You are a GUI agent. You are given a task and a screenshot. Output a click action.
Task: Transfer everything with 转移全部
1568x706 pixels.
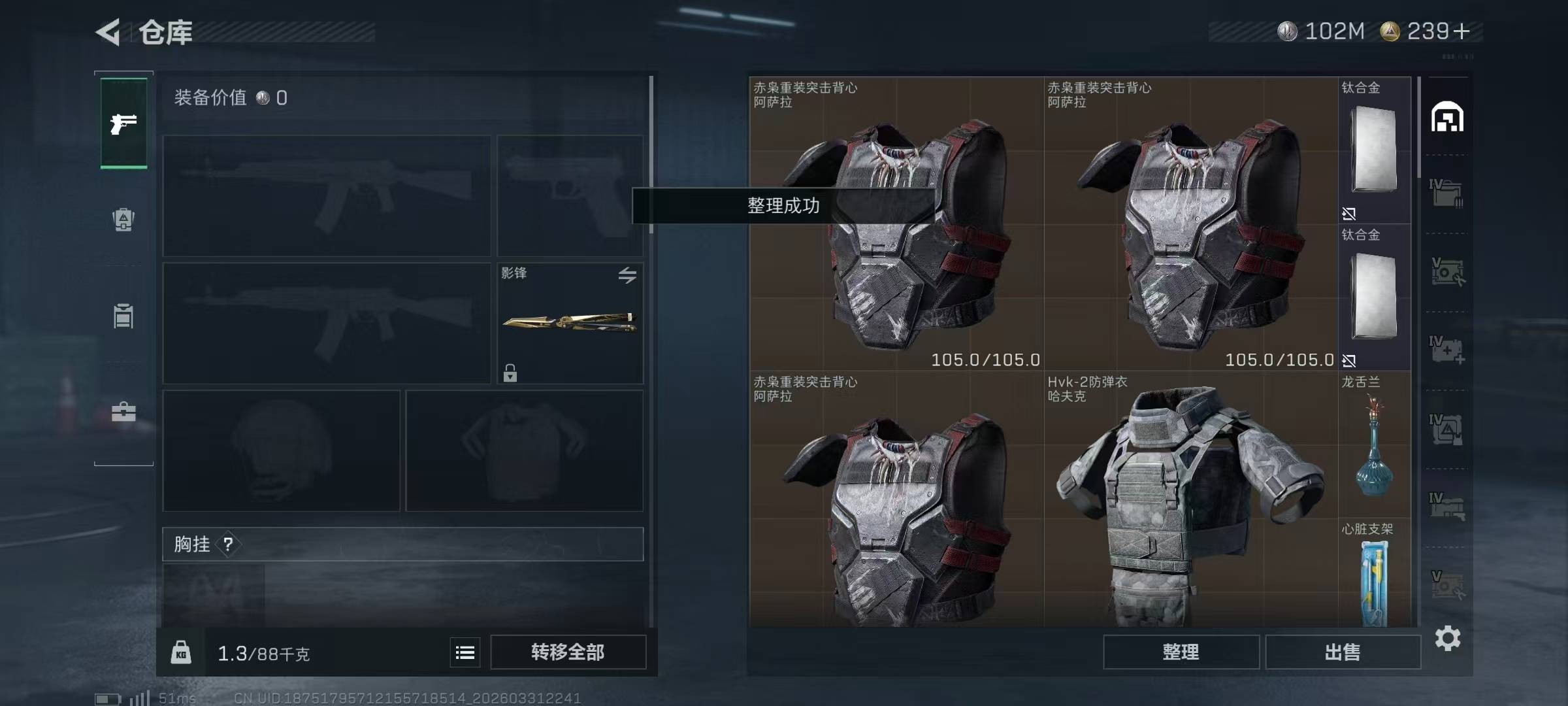coord(568,652)
